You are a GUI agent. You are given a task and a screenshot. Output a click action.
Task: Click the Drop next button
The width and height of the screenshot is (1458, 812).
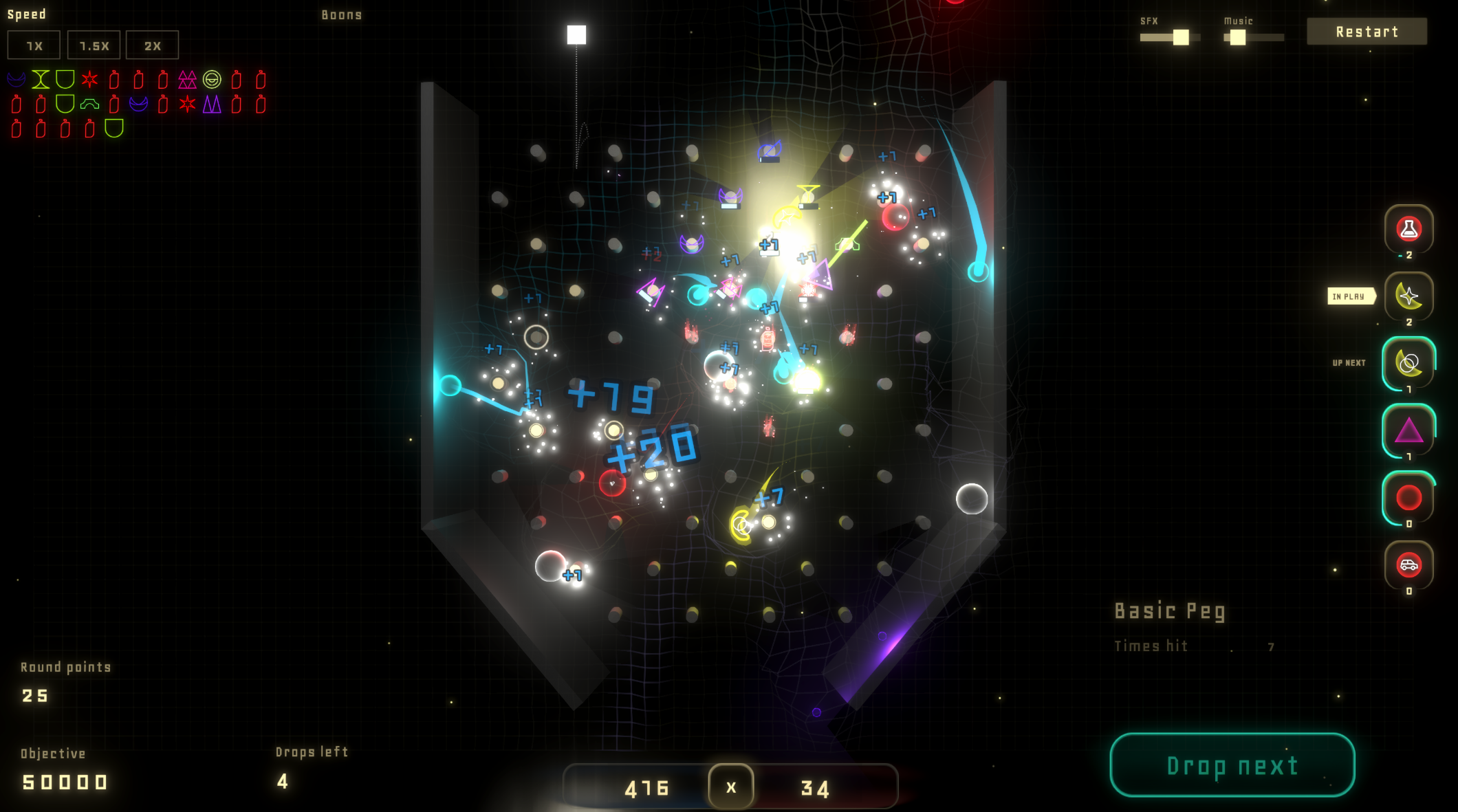(x=1232, y=765)
